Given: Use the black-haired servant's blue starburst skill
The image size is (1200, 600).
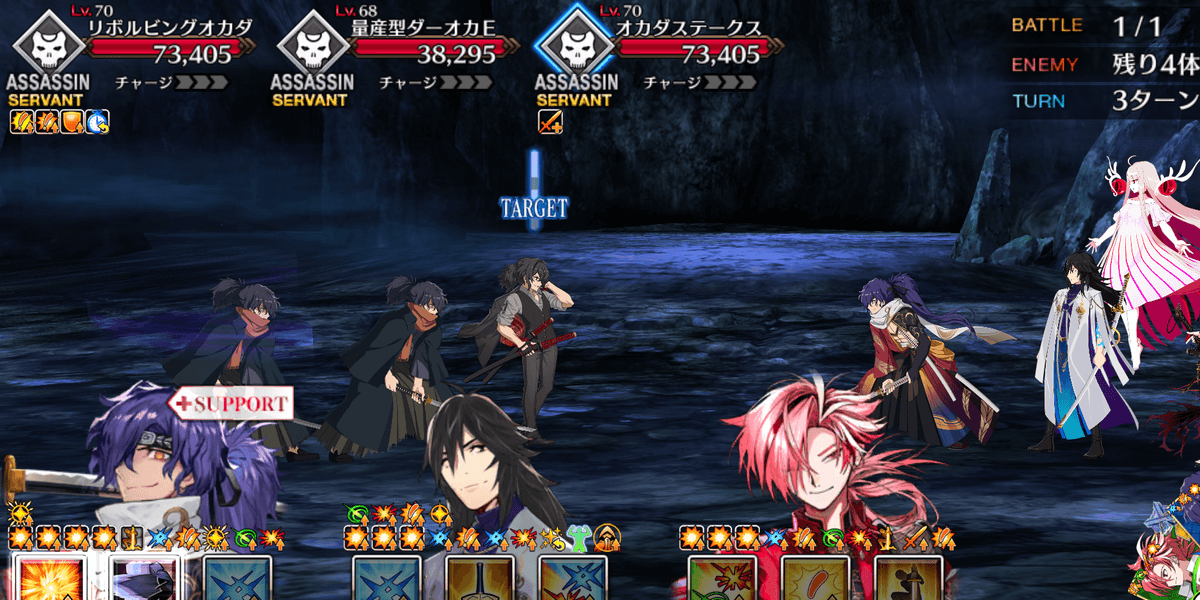Looking at the screenshot, I should pyautogui.click(x=572, y=578).
